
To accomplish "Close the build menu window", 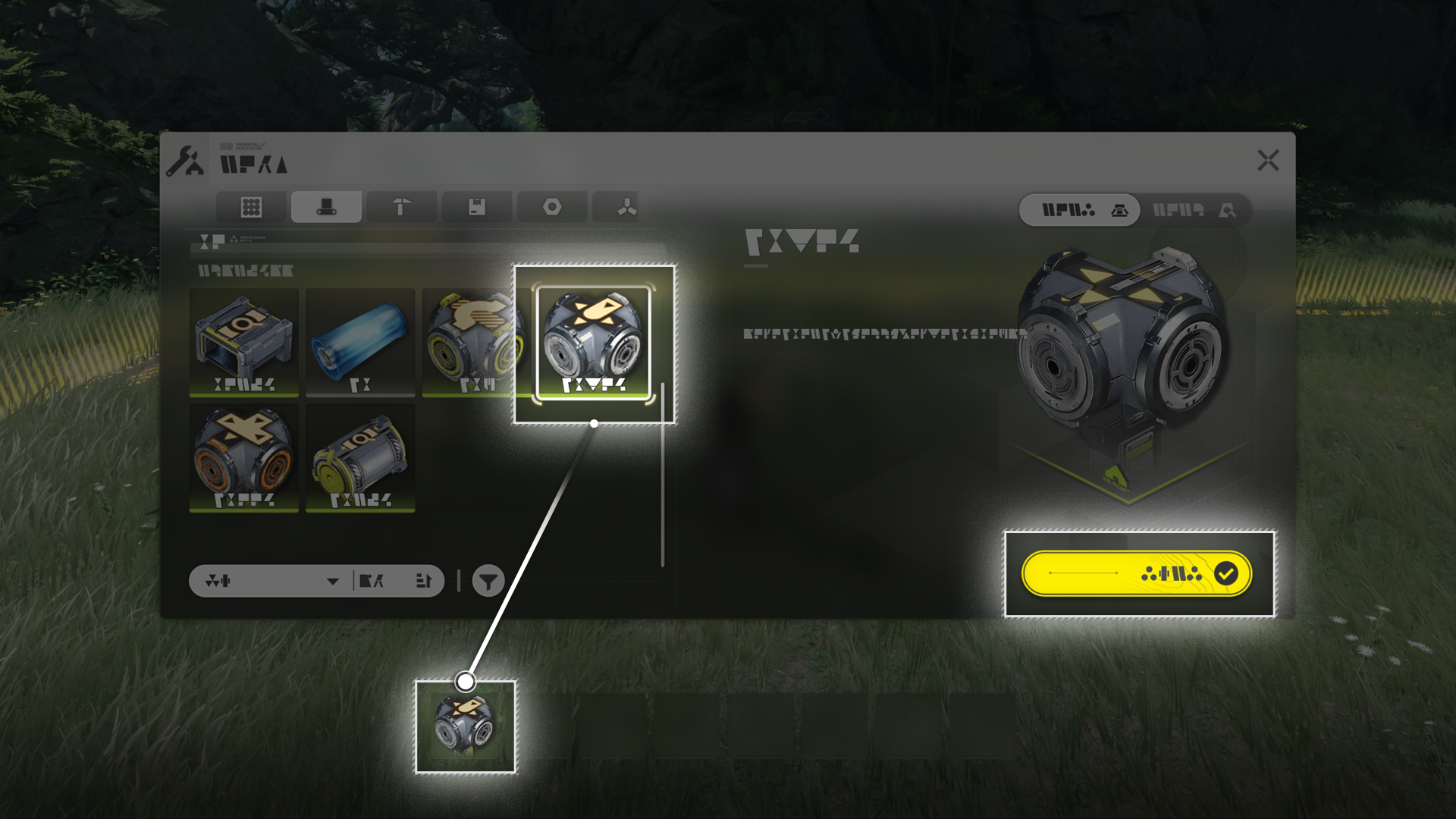I will coord(1268,161).
